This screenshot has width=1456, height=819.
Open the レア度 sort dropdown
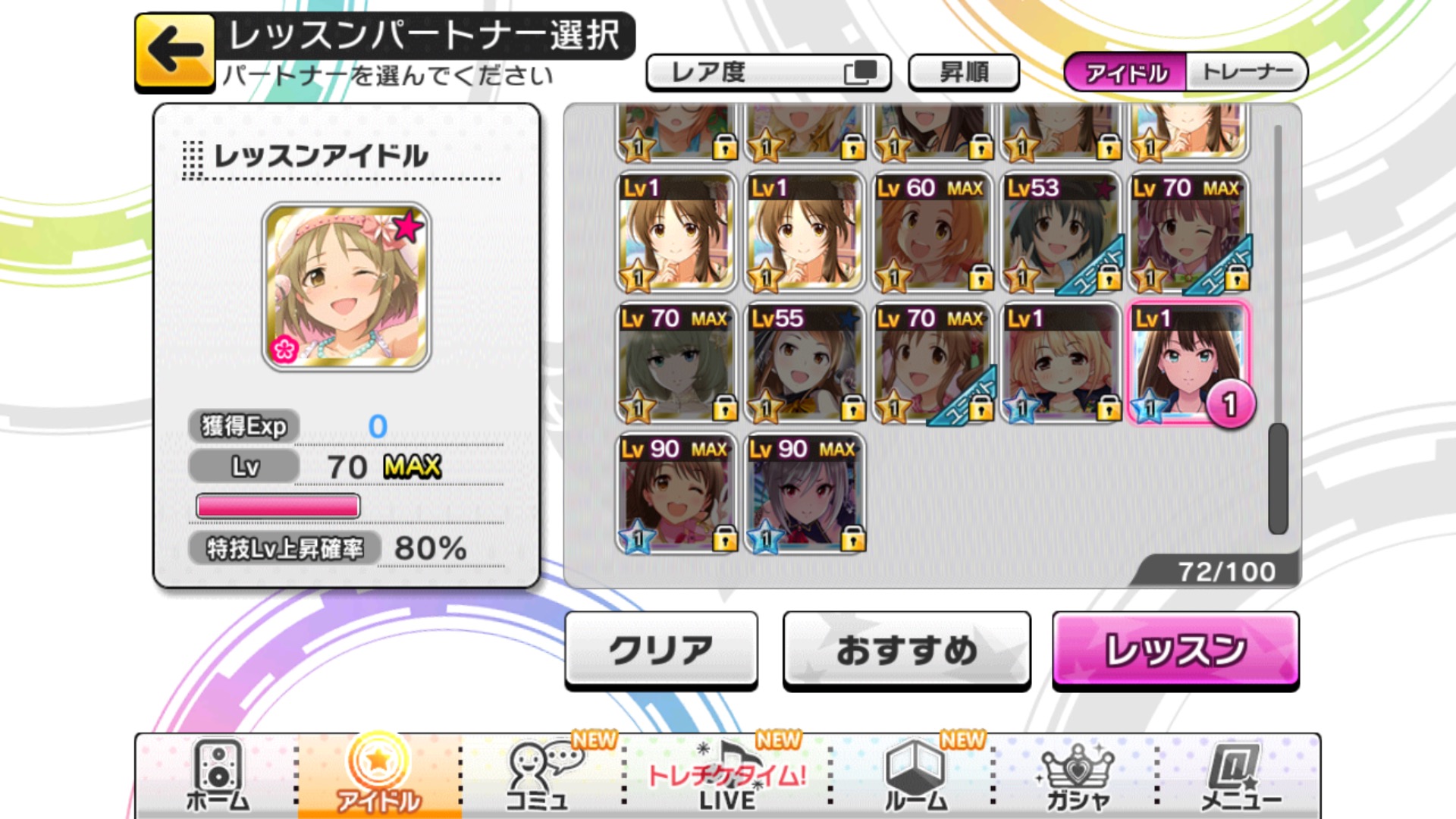point(768,72)
